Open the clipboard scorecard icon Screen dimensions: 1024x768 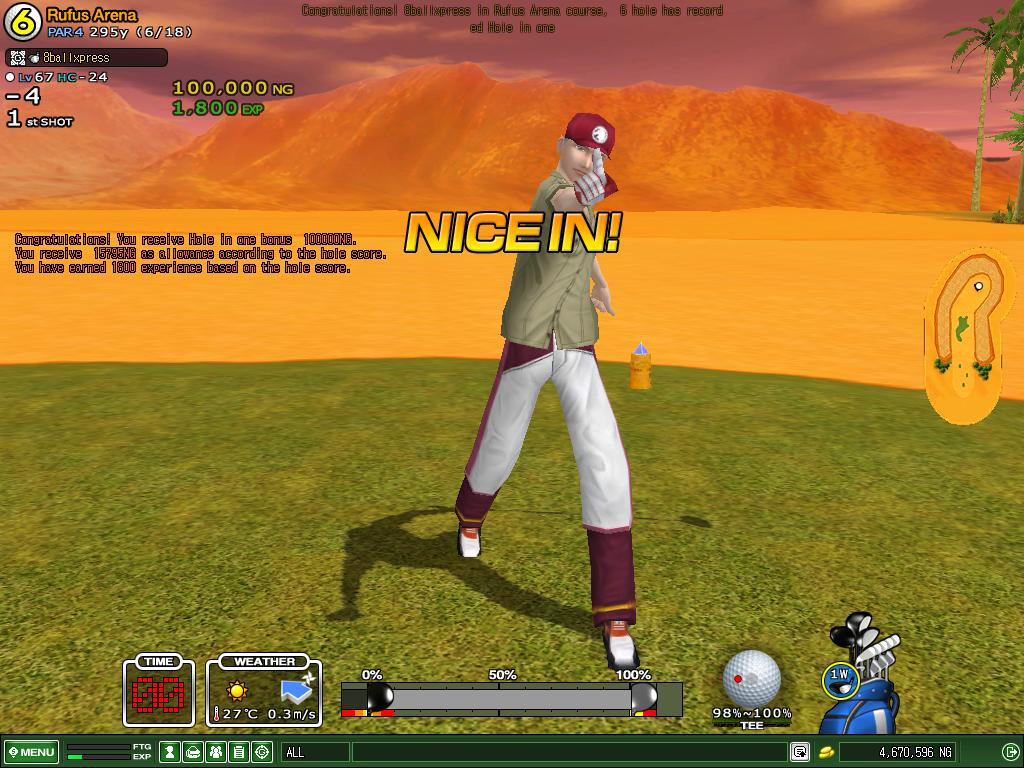[239, 752]
